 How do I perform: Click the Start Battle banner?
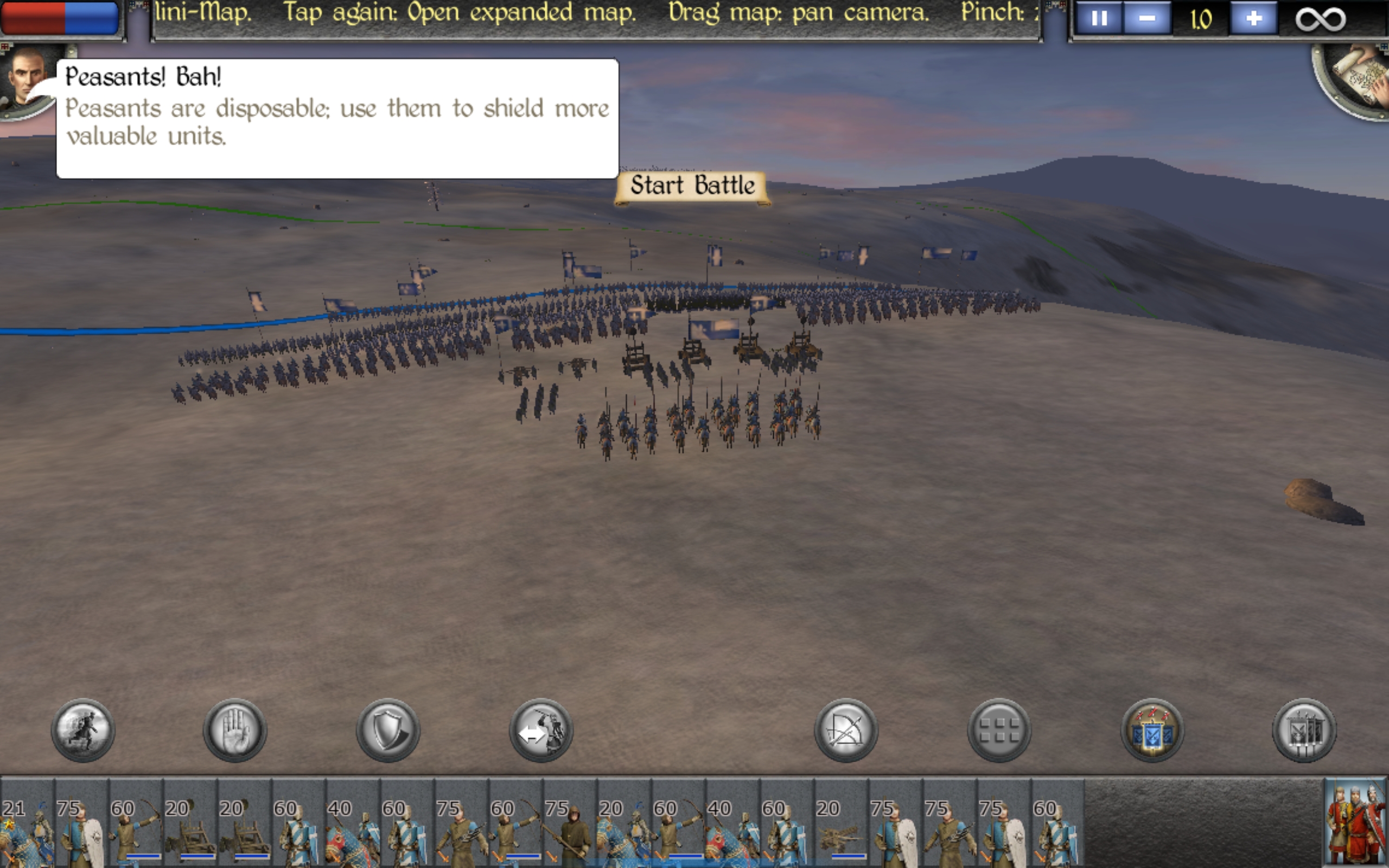point(692,187)
